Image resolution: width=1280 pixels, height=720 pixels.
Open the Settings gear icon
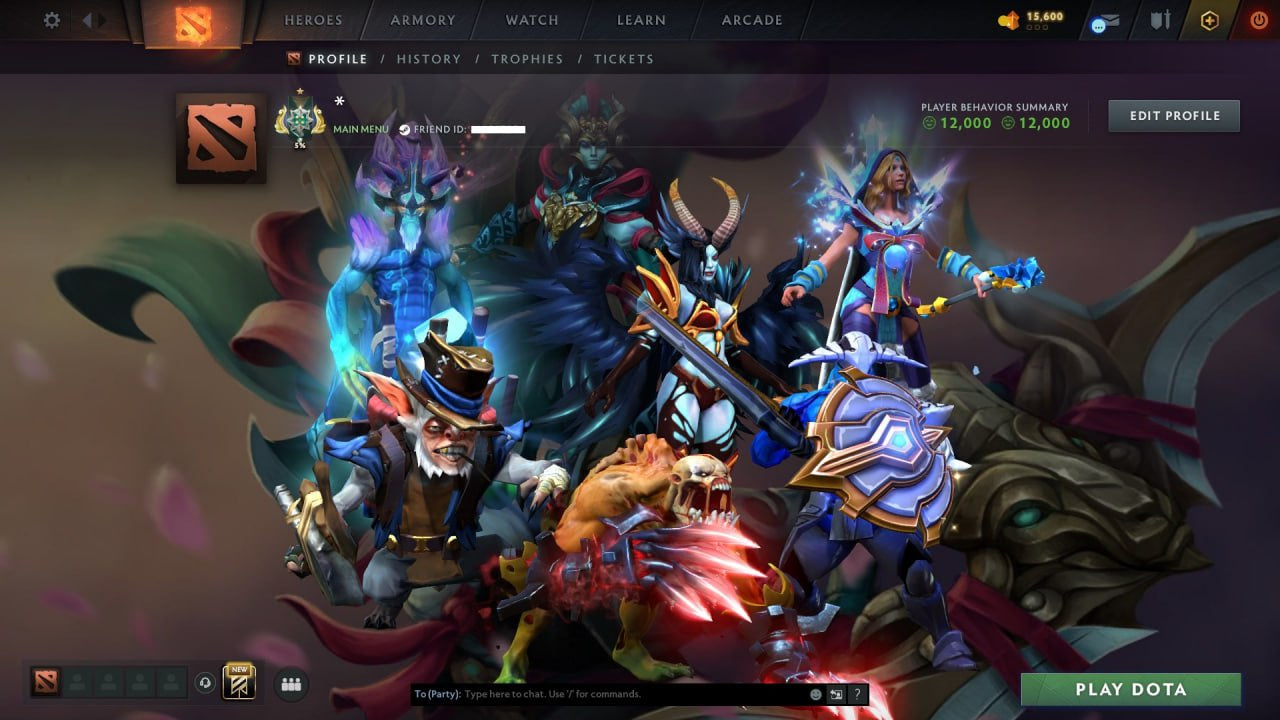pos(51,20)
